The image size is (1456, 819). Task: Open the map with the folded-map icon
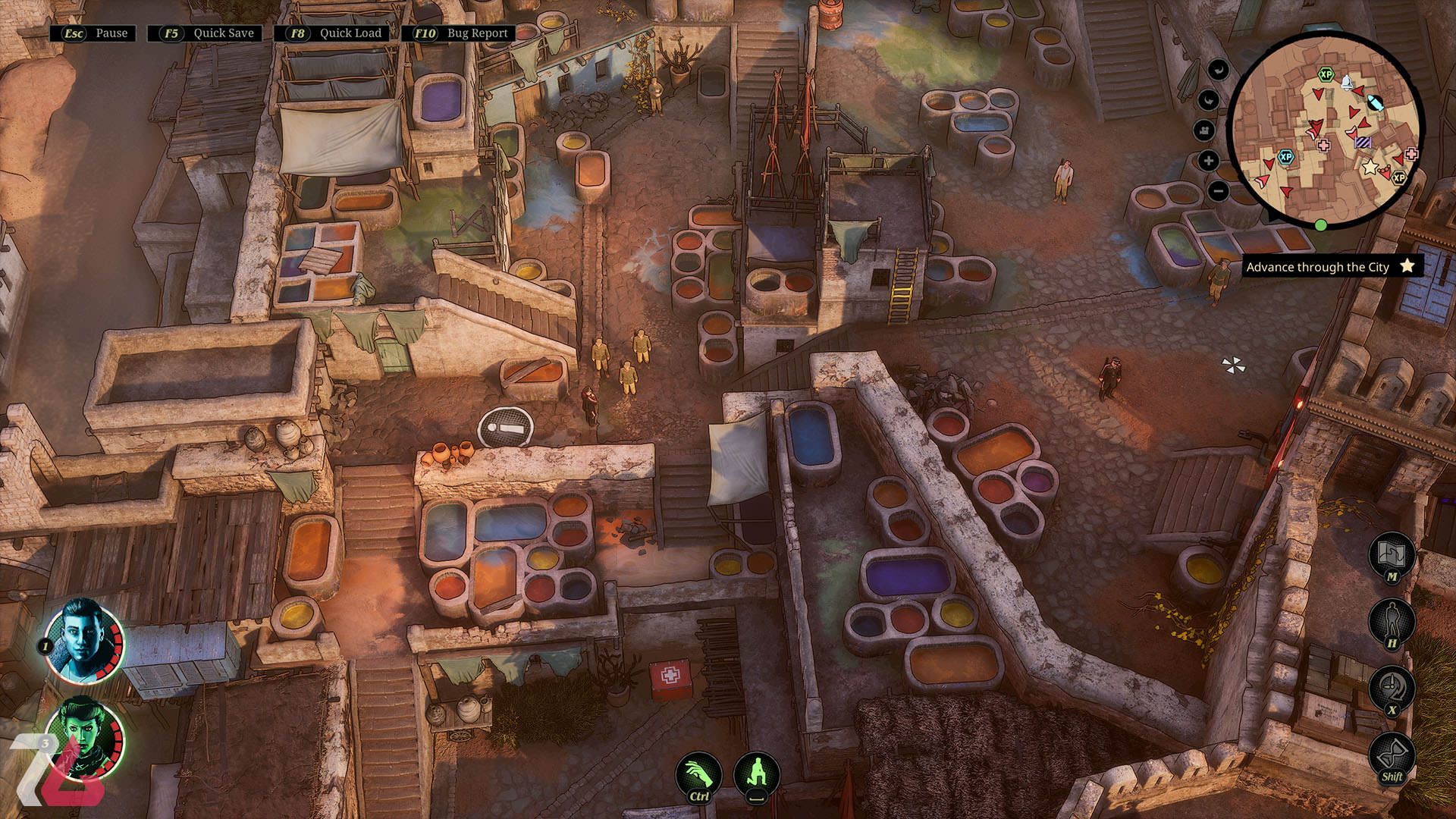pos(1392,554)
